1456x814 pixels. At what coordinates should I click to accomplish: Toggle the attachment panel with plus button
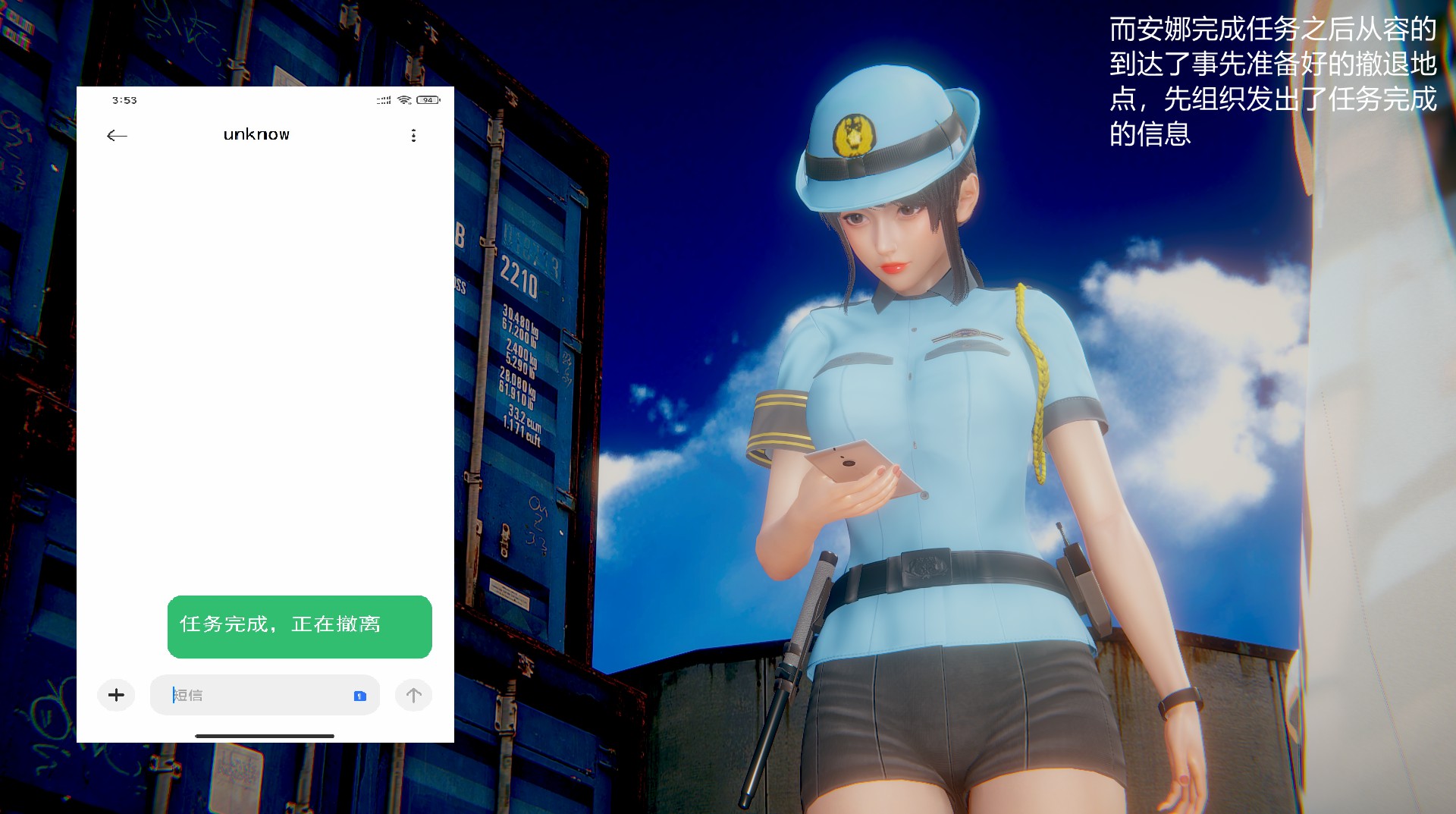(116, 694)
